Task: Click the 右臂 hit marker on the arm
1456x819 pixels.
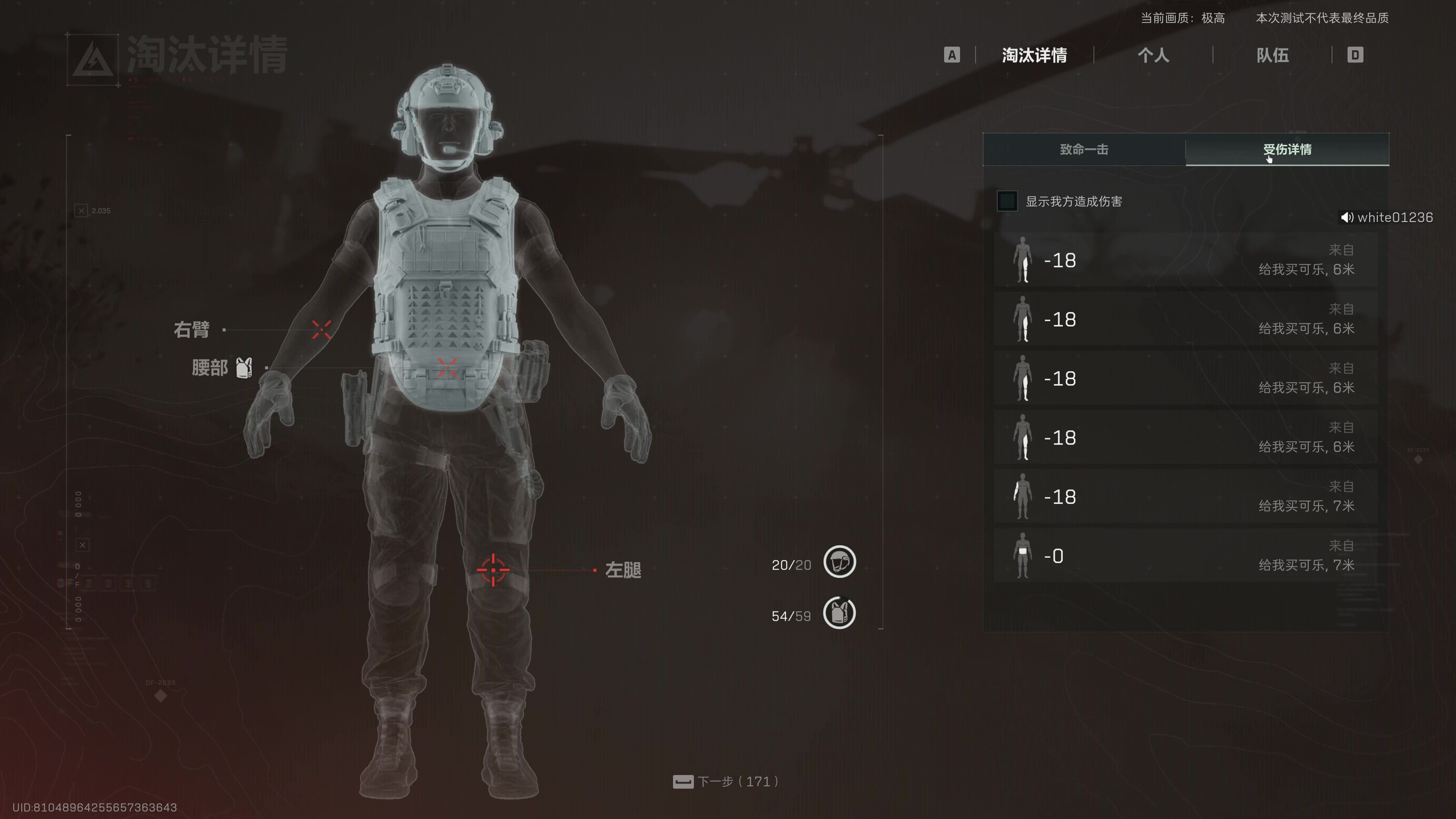Action: pos(322,329)
